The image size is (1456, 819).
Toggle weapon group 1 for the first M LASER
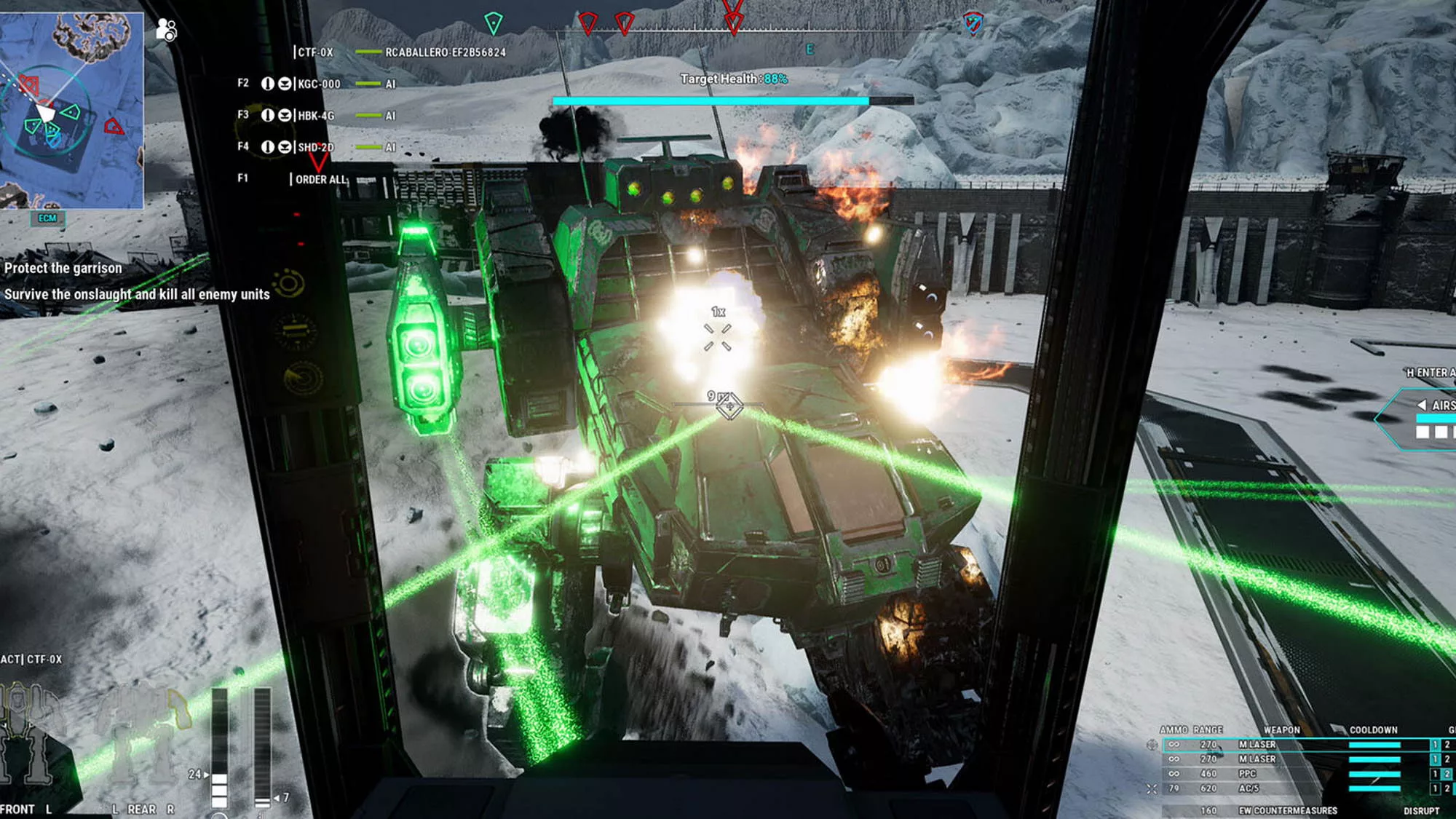1435,743
